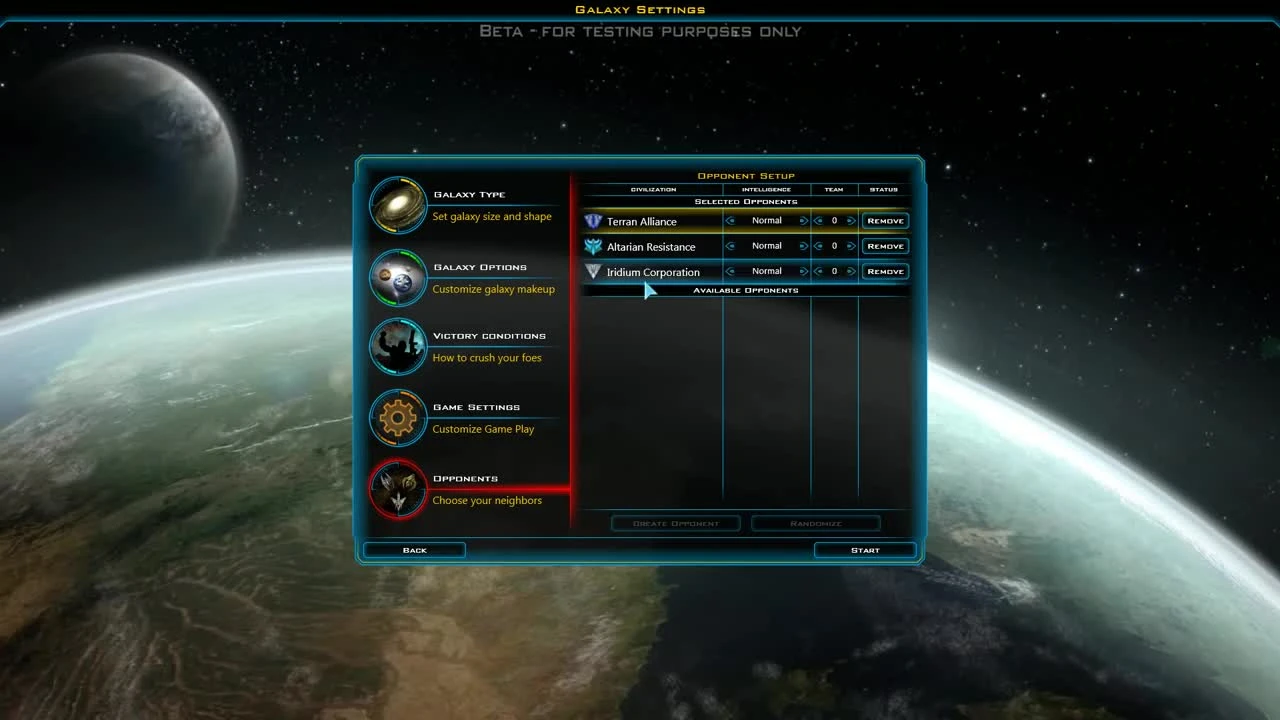Image resolution: width=1280 pixels, height=720 pixels.
Task: Click the Randomize opponents control
Action: pos(815,523)
